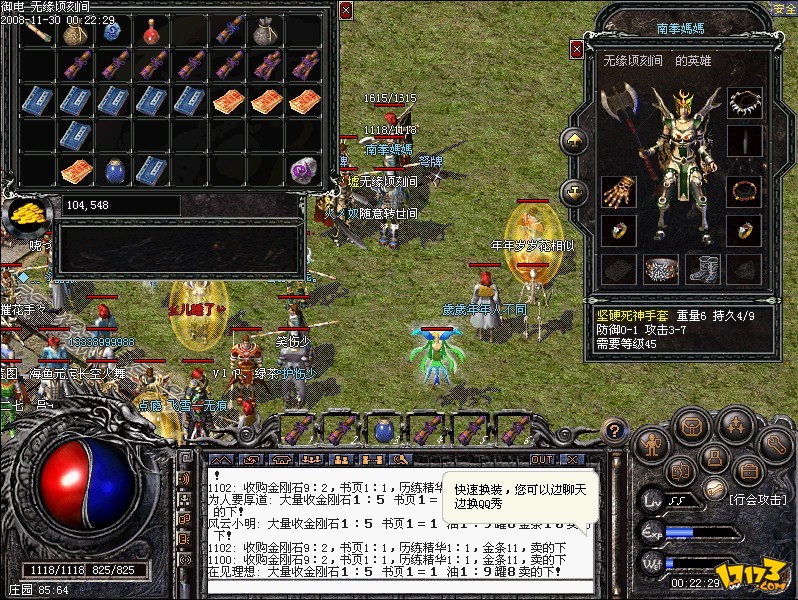Choose the equipped golden glove slot
This screenshot has width=798, height=600.
(618, 190)
